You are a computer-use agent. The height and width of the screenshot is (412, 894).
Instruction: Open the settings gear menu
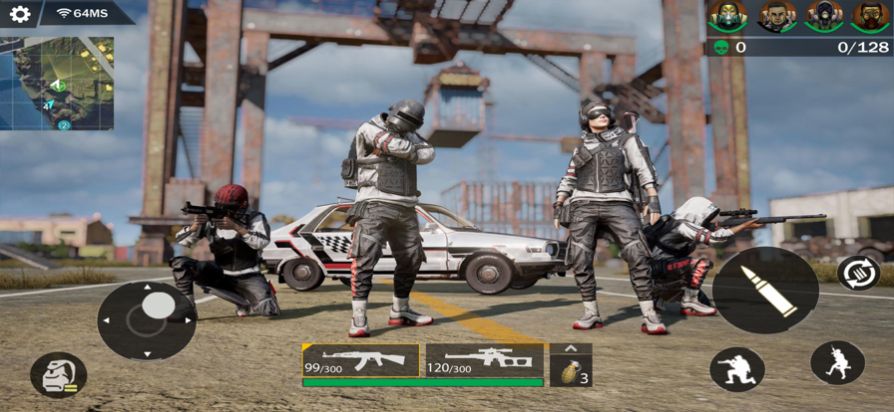pyautogui.click(x=20, y=14)
